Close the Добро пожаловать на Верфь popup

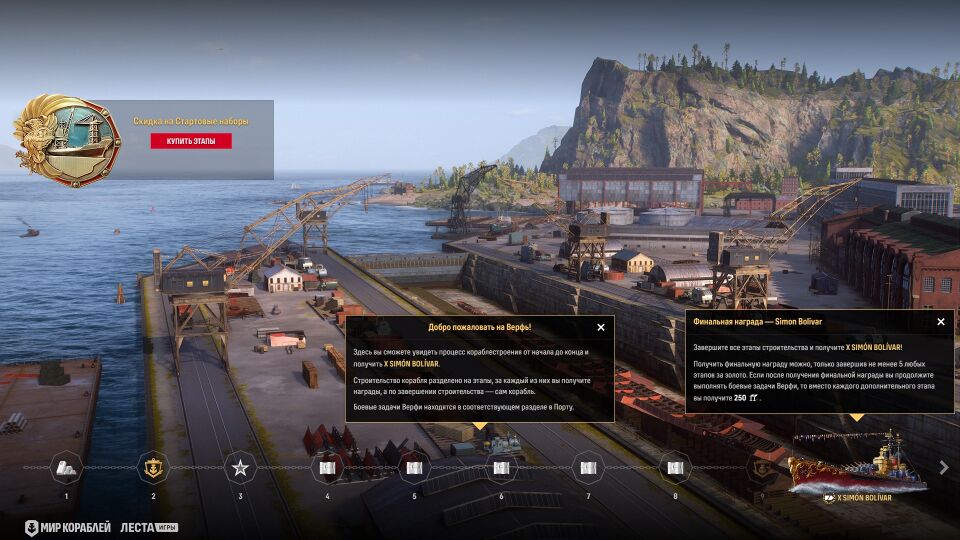coord(601,327)
